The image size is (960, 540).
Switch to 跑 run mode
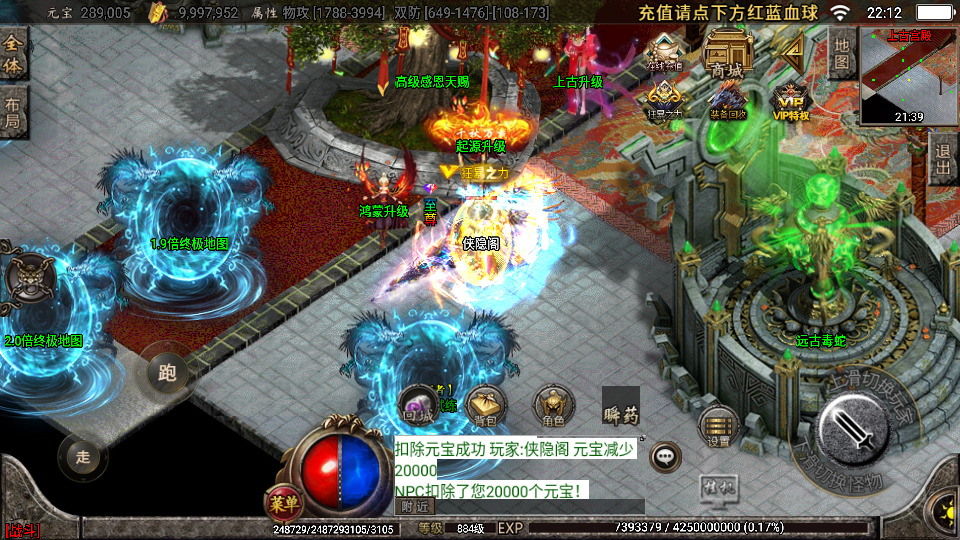pyautogui.click(x=167, y=373)
